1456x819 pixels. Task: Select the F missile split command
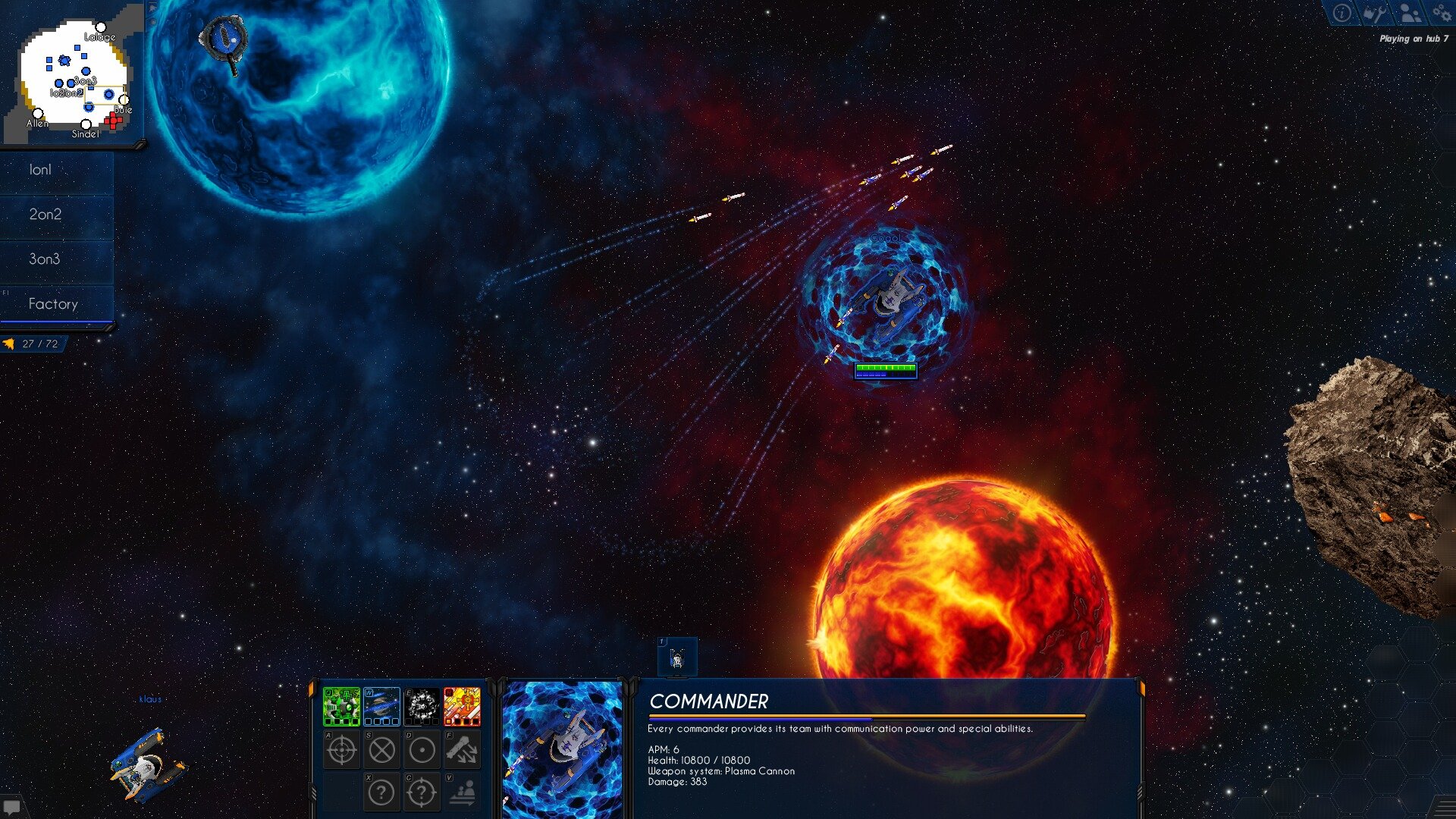click(462, 749)
